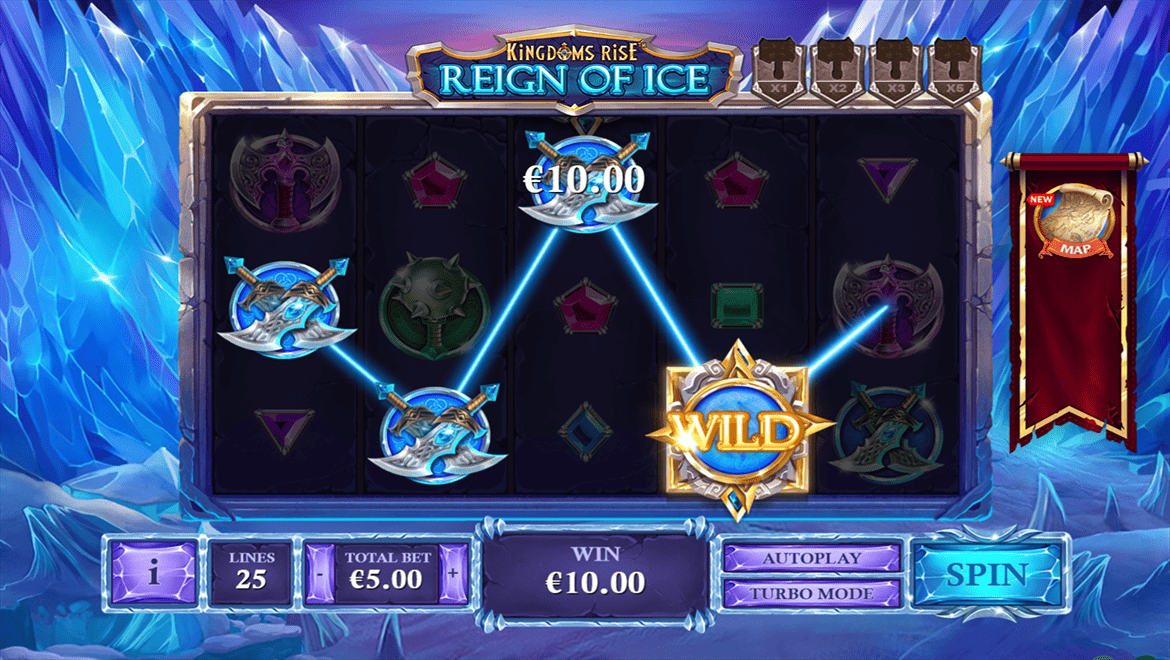Increase the total bet amount
This screenshot has height=660, width=1170.
(453, 574)
